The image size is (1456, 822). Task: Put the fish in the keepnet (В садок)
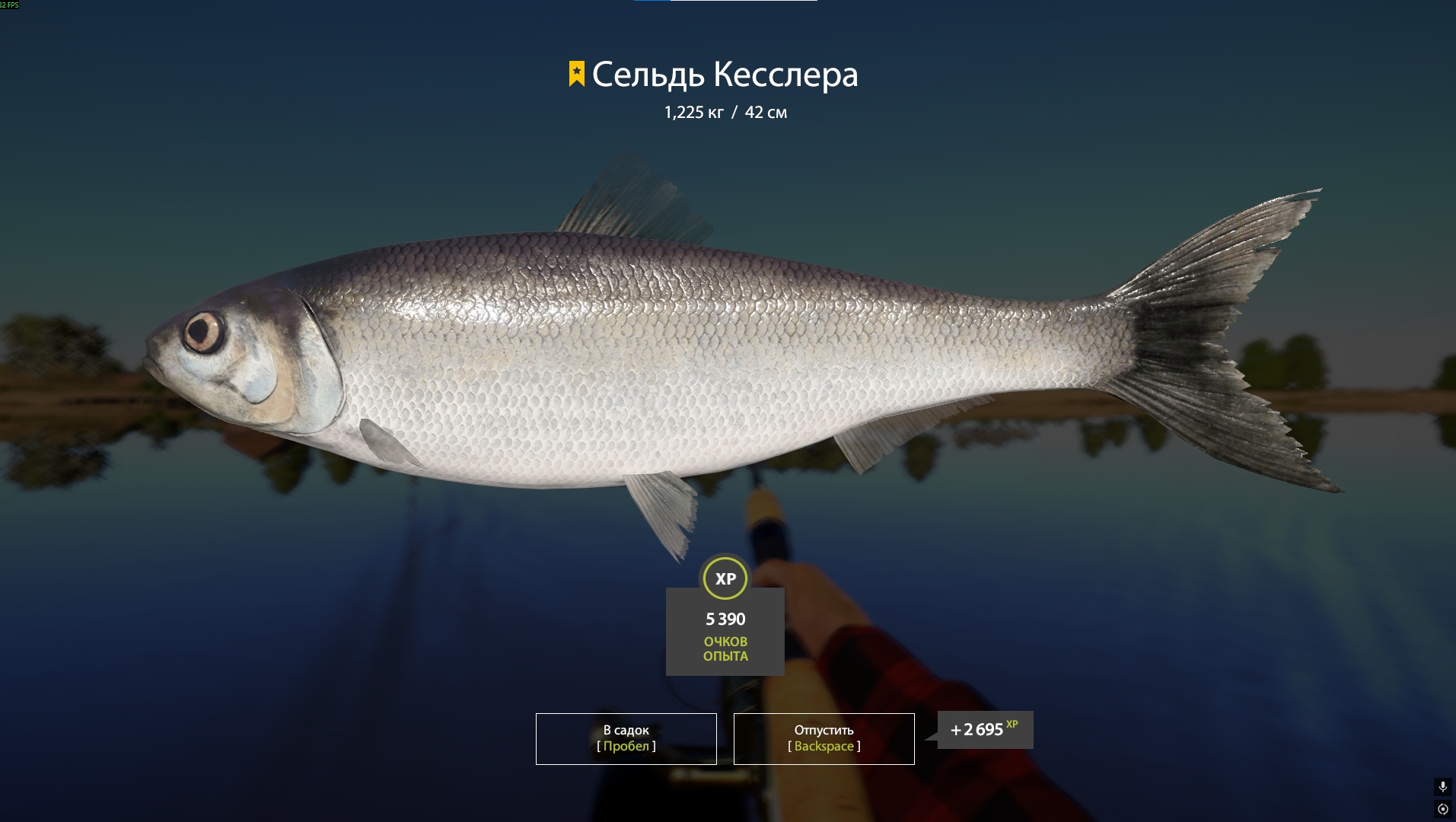[x=626, y=738]
